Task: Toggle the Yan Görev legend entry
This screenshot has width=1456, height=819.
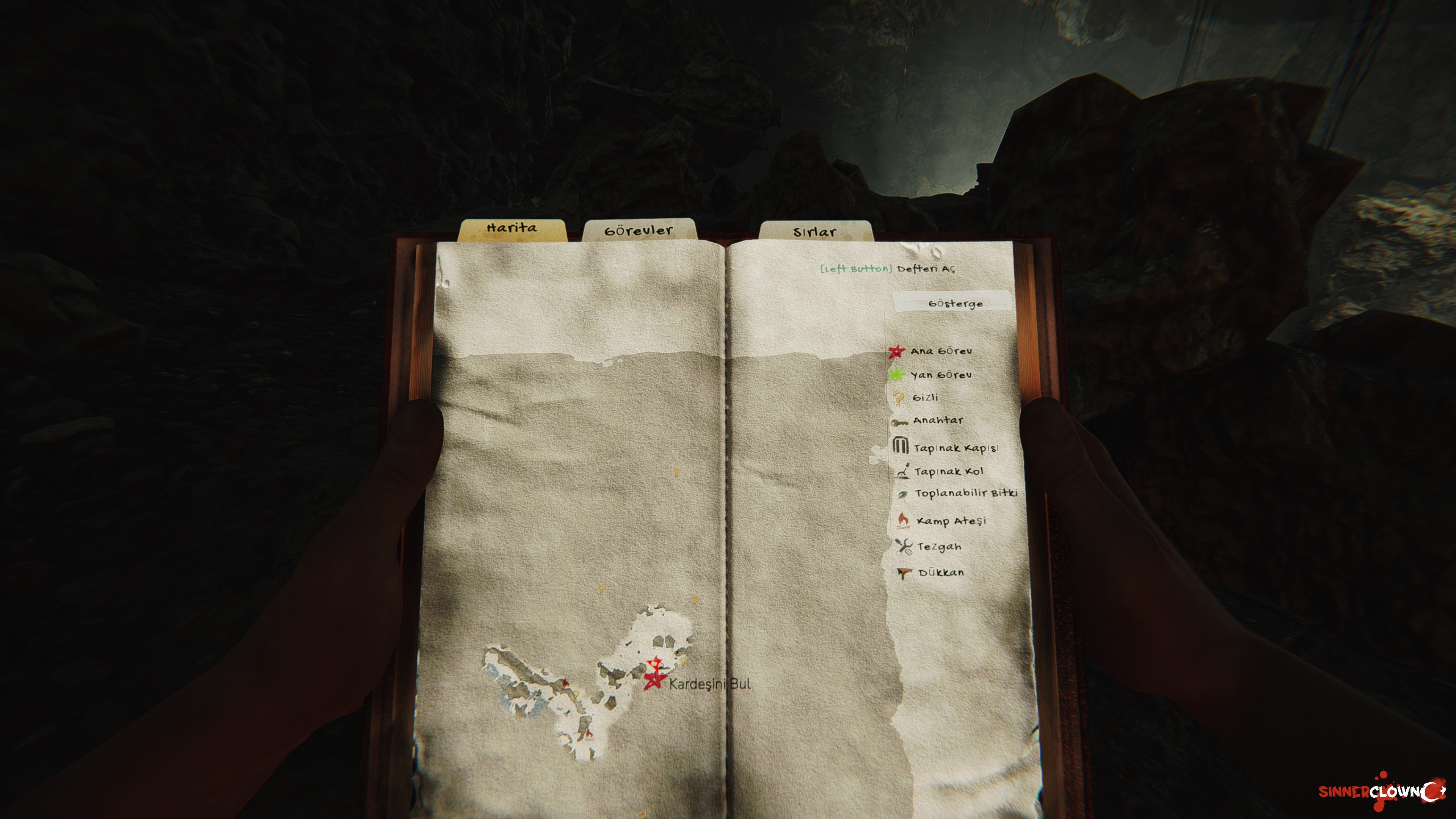Action: pyautogui.click(x=940, y=375)
